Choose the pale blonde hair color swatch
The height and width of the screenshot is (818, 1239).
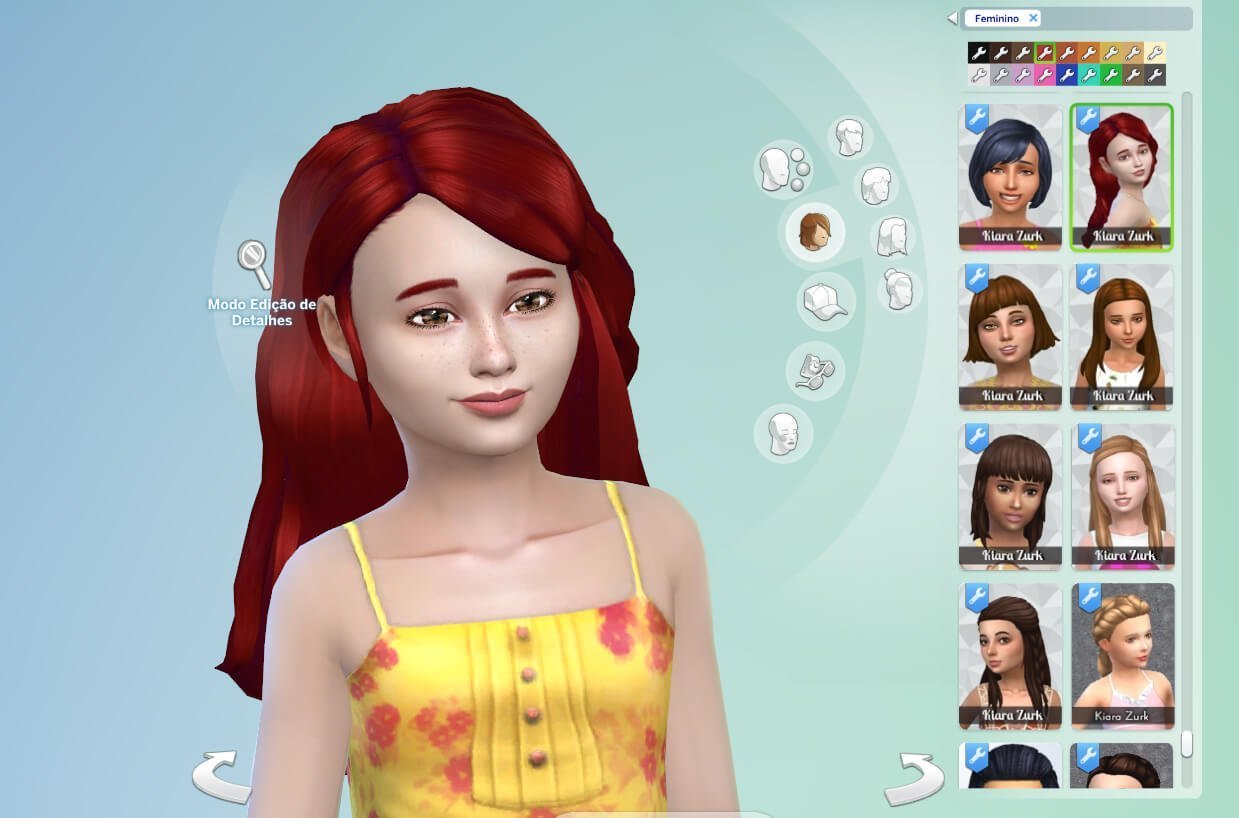pos(1155,53)
